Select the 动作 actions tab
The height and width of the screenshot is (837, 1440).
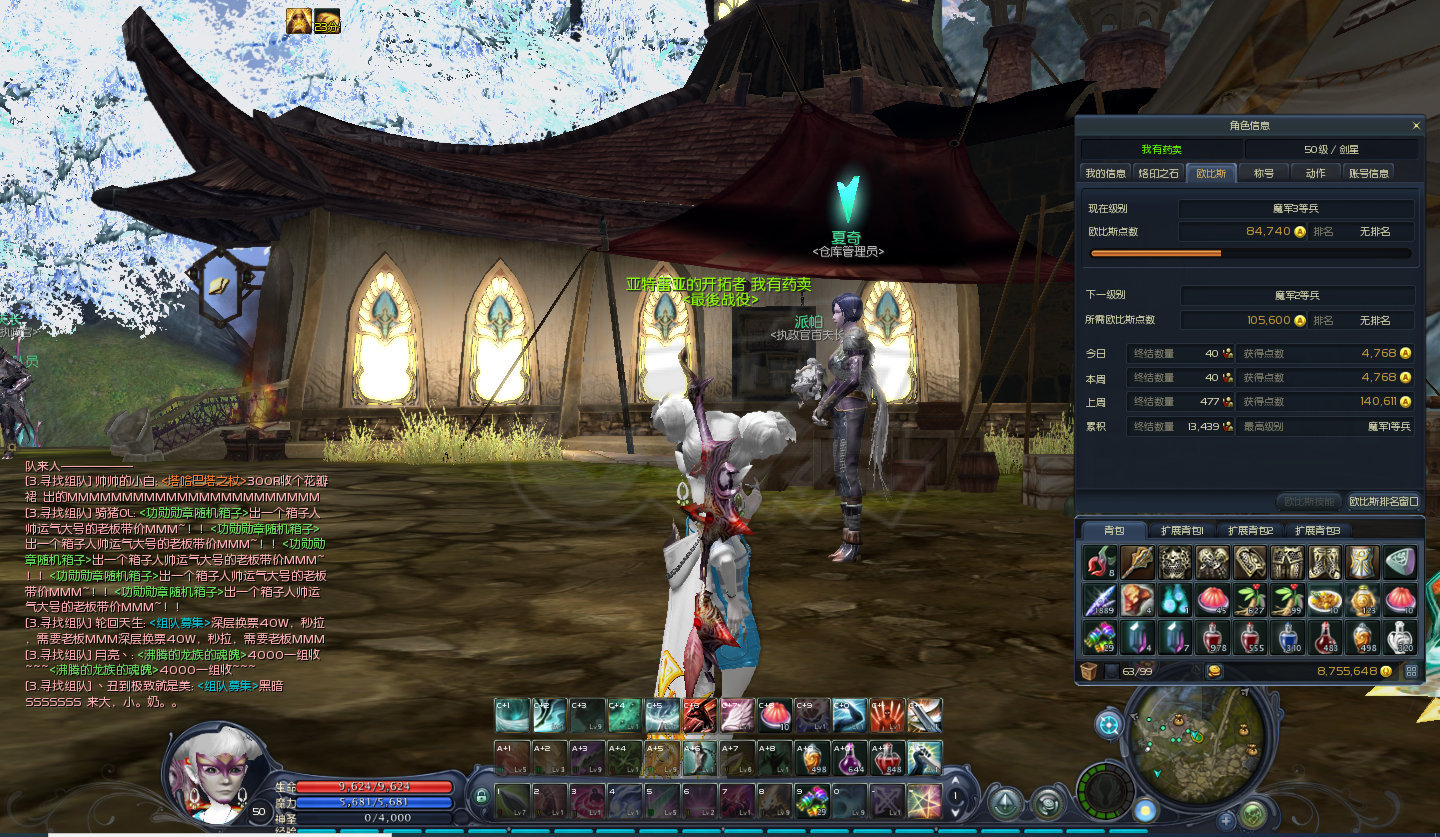1315,173
